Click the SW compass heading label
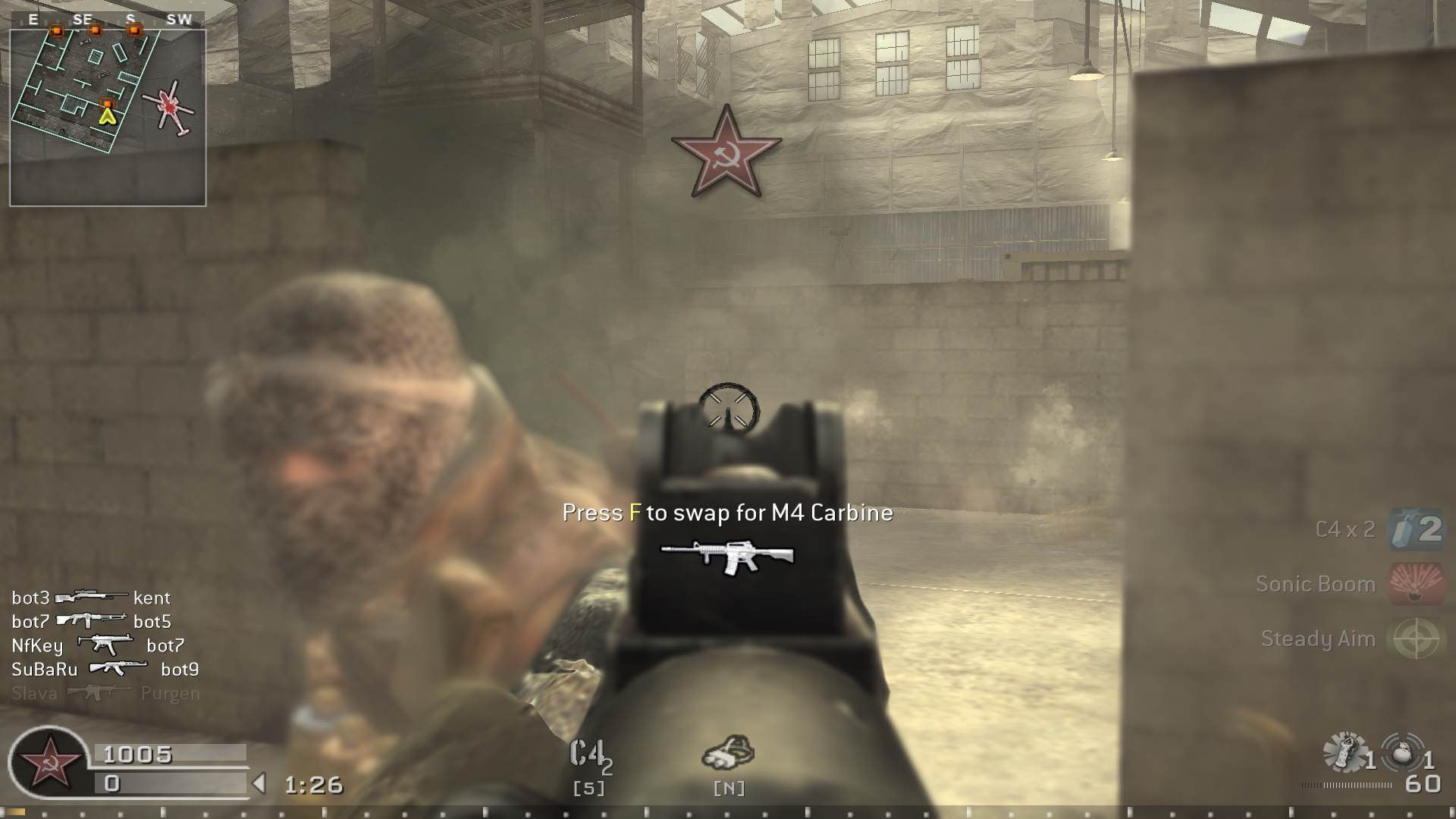Screen dimensions: 1456x819 [x=180, y=20]
